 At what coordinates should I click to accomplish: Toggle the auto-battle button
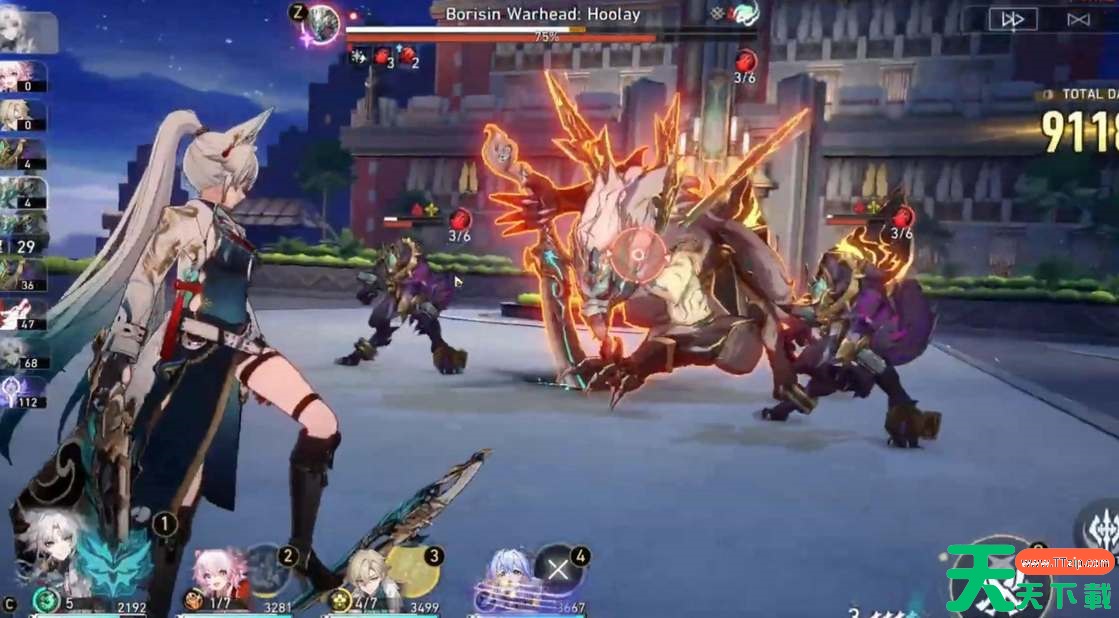1077,20
